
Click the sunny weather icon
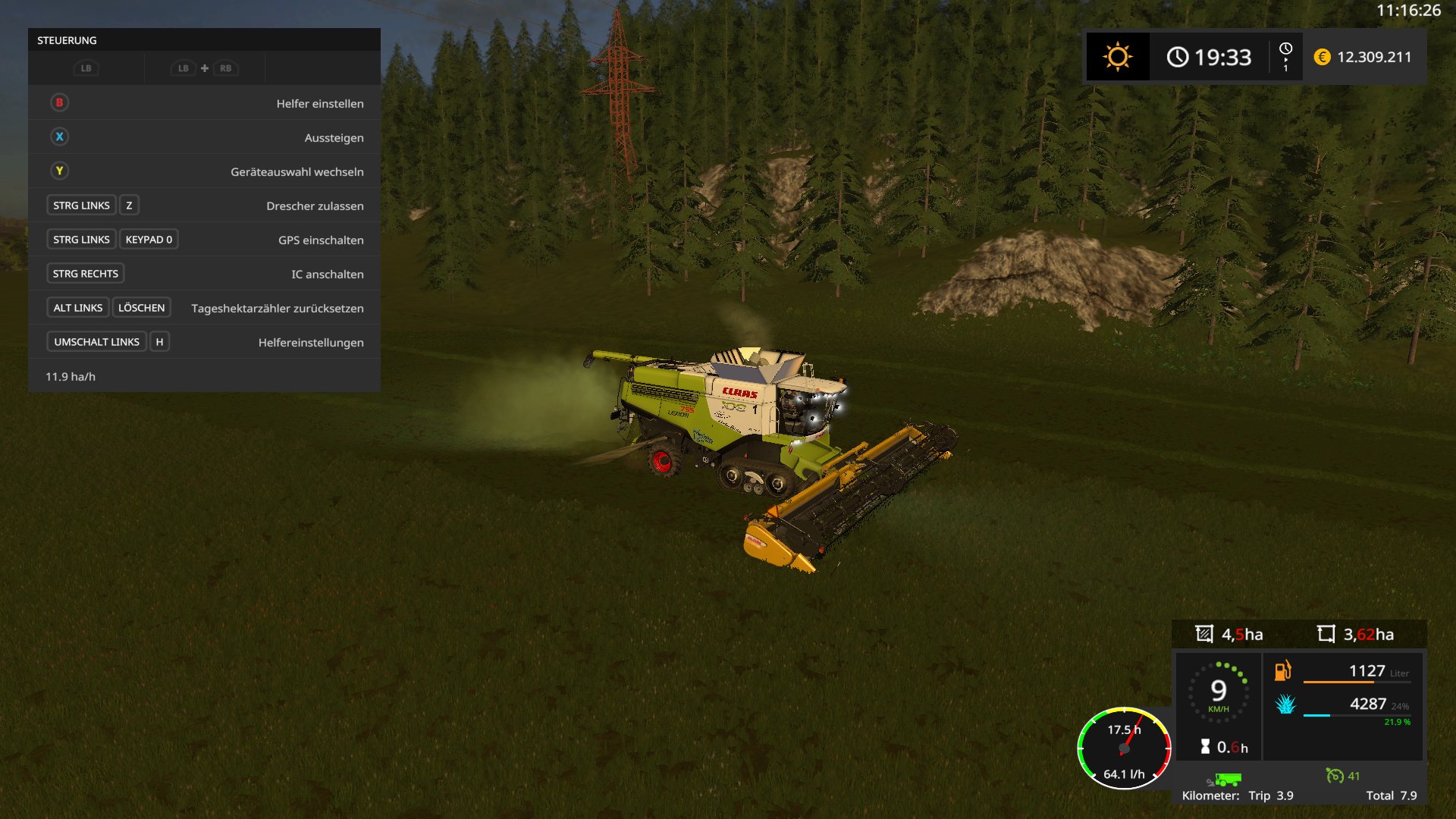click(x=1117, y=57)
